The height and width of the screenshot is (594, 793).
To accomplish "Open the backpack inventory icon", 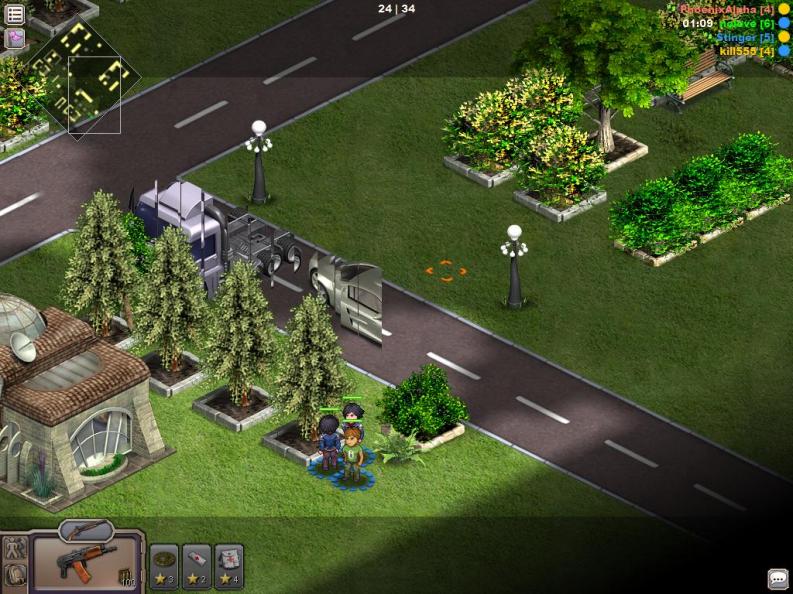I will pos(15,575).
